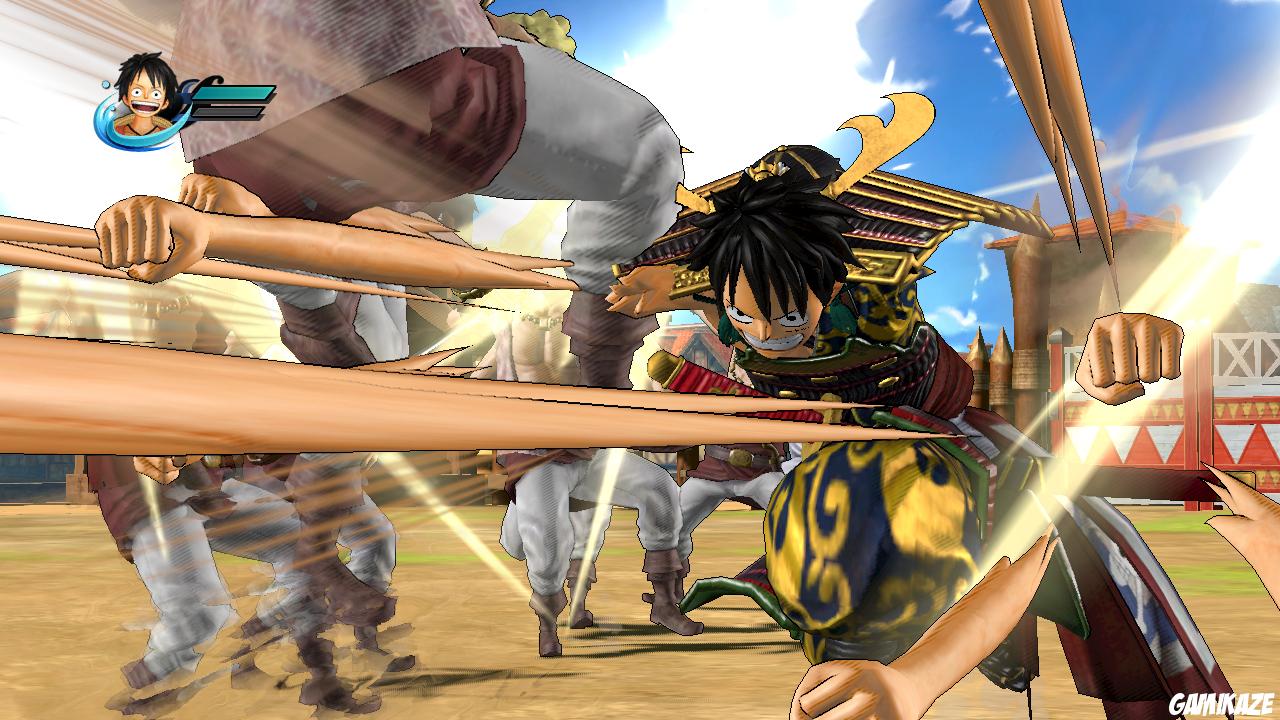Toggle the dark special gauge below the health bar
This screenshot has width=1280, height=720.
click(226, 112)
